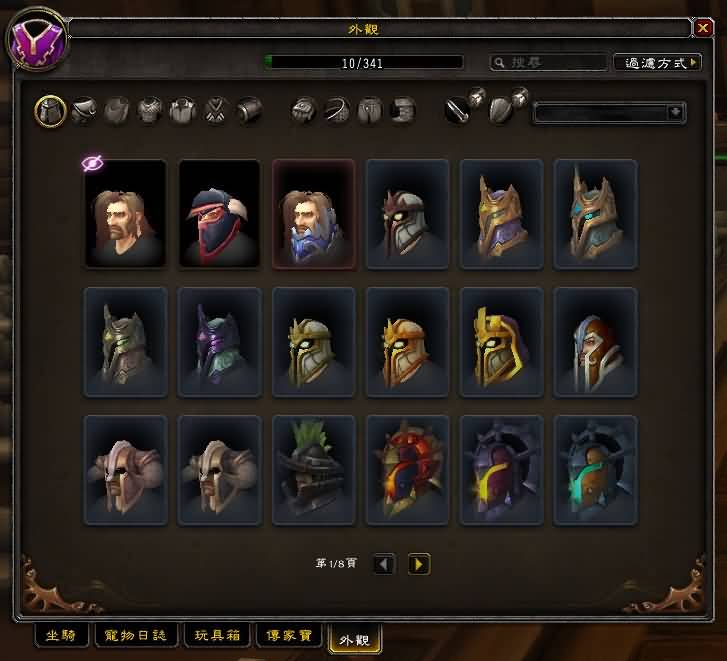Viewport: 727px width, 661px height.
Task: Close the Appearances window
Action: (x=702, y=29)
